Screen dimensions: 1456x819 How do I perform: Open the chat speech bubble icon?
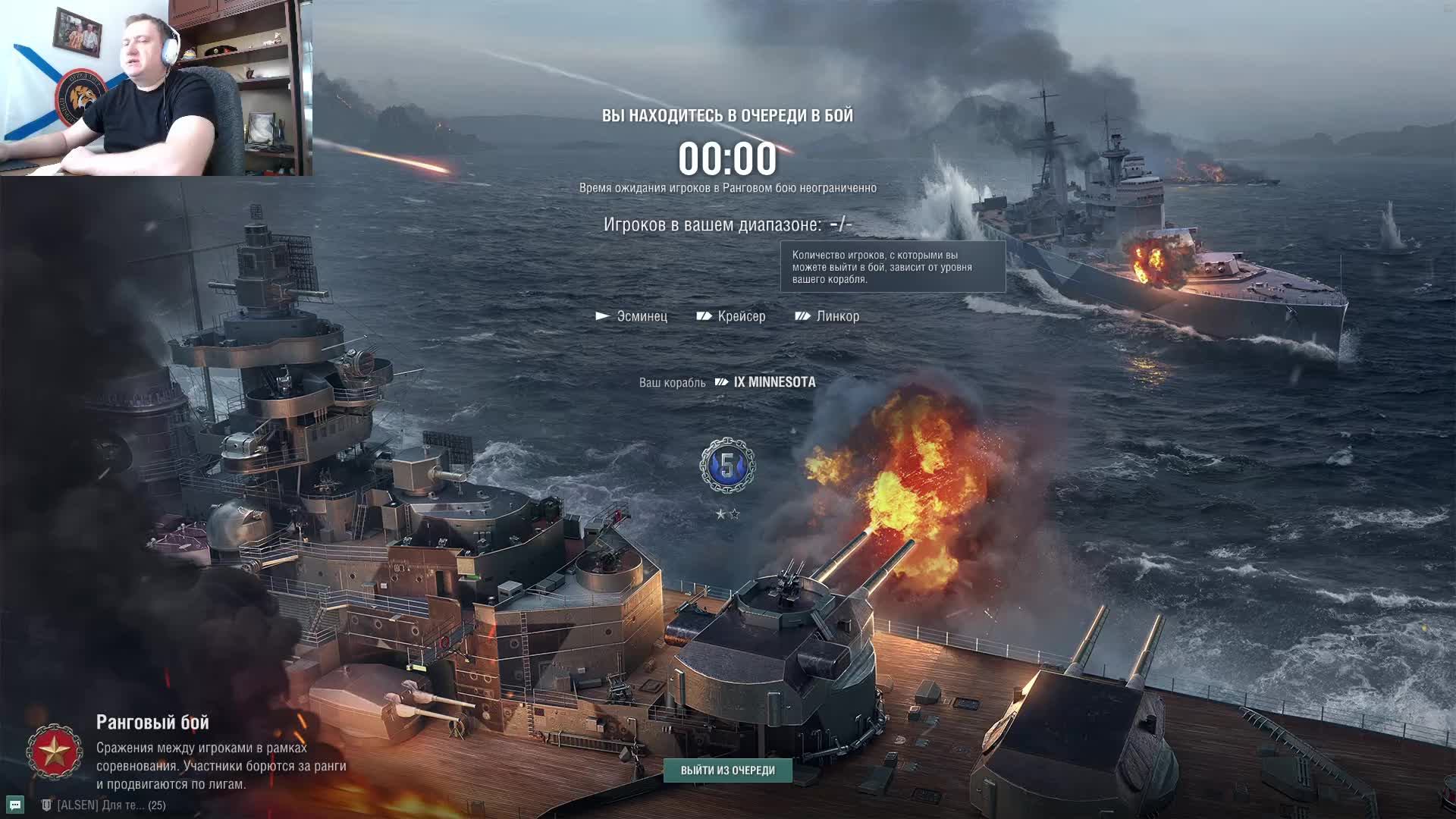pos(15,805)
